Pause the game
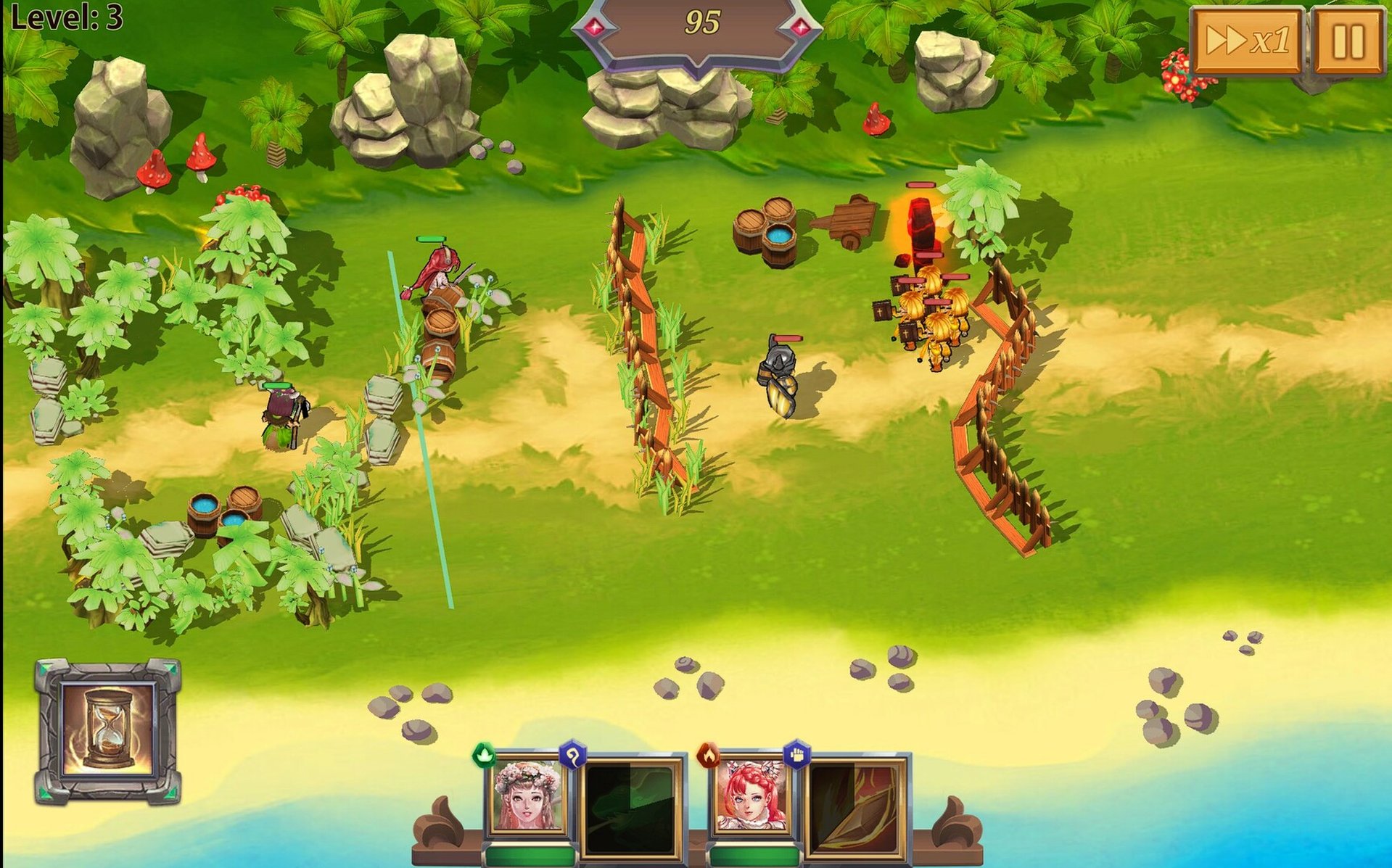1392x868 pixels. [1348, 40]
